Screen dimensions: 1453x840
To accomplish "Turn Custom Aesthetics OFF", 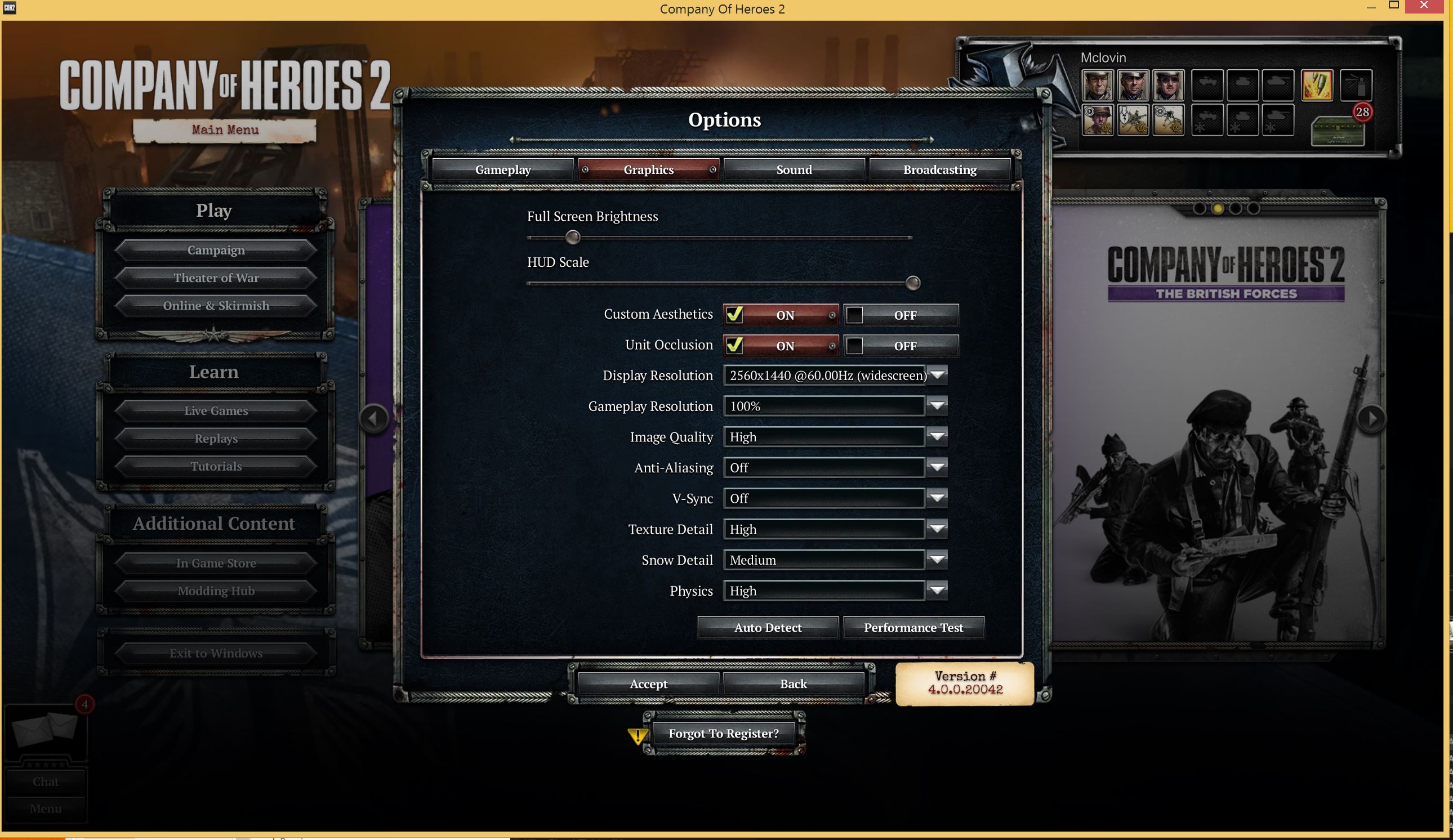I will pyautogui.click(x=901, y=315).
